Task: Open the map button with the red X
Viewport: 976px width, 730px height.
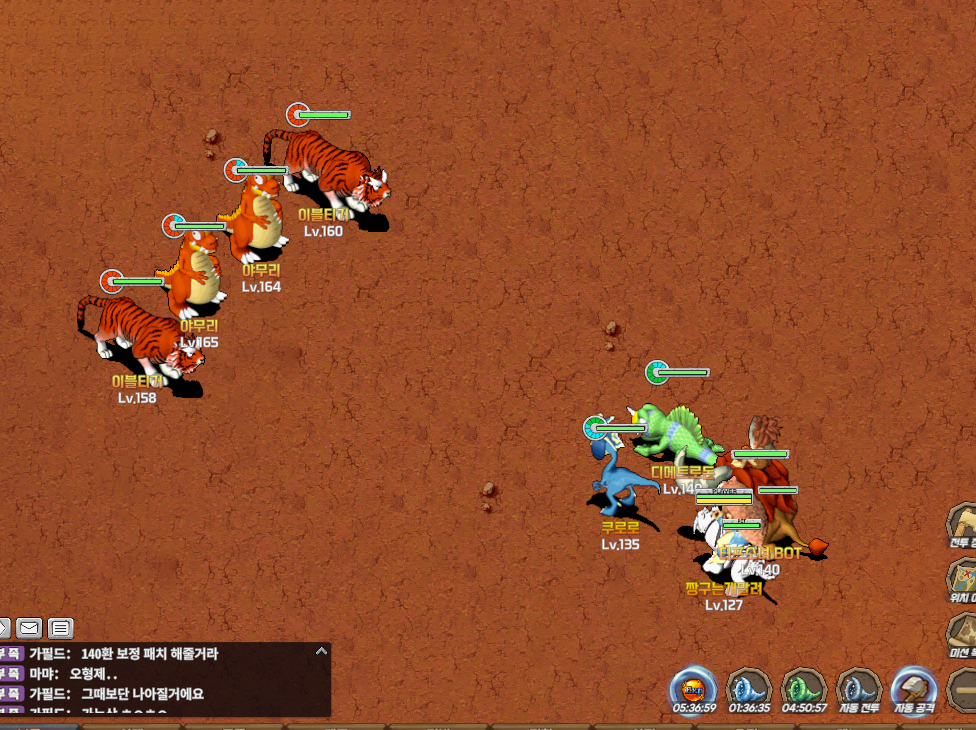Action: [962, 578]
